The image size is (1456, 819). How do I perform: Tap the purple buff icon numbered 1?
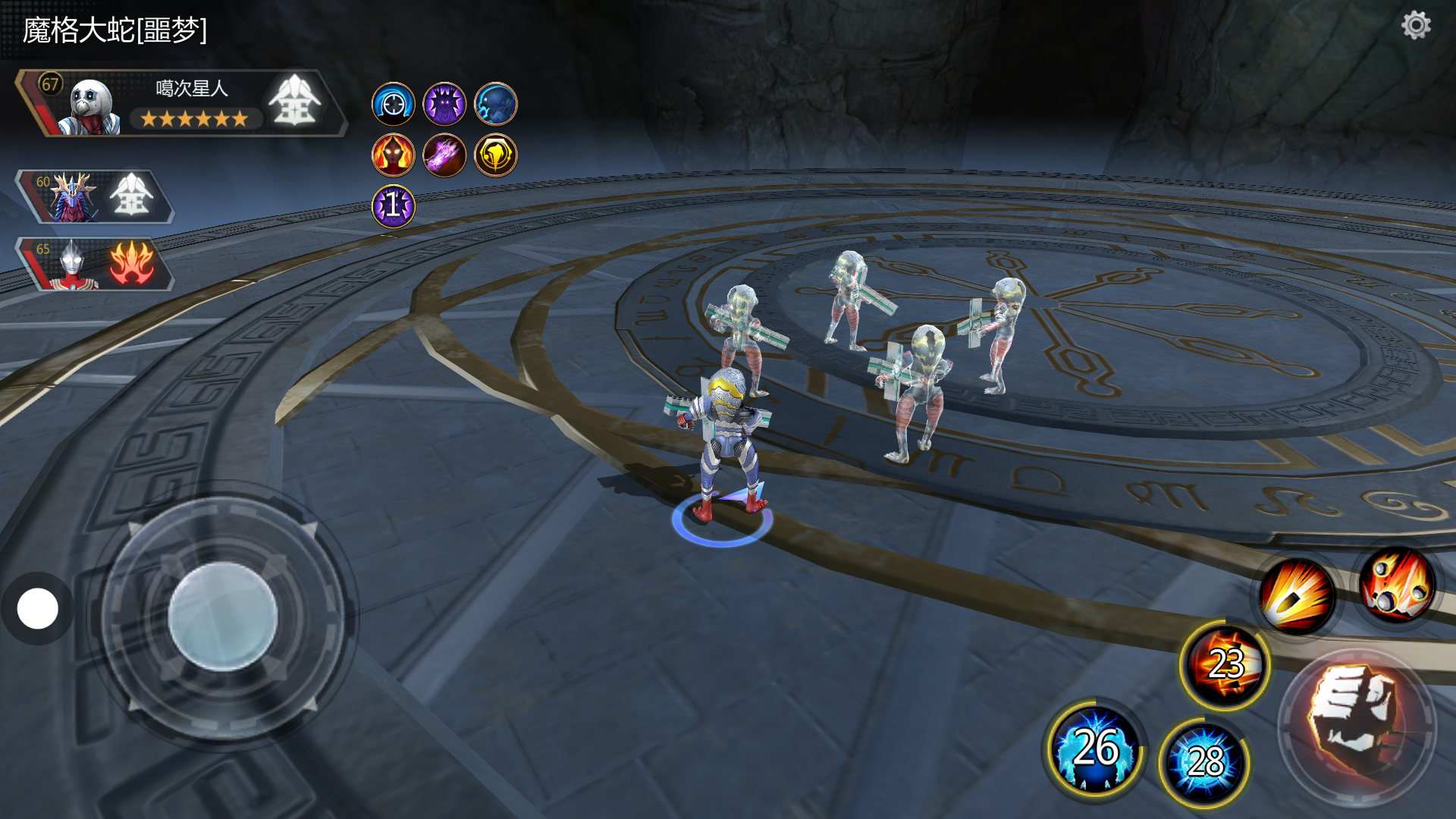coord(393,206)
